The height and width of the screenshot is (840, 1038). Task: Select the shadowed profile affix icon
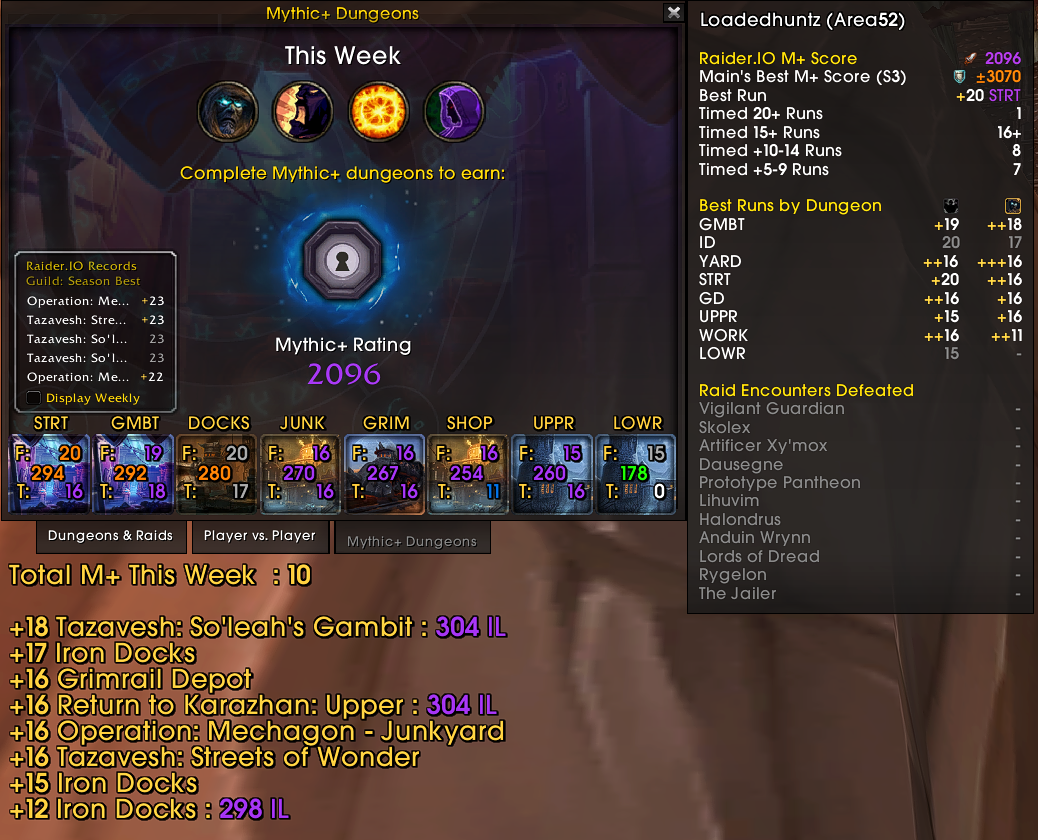303,111
